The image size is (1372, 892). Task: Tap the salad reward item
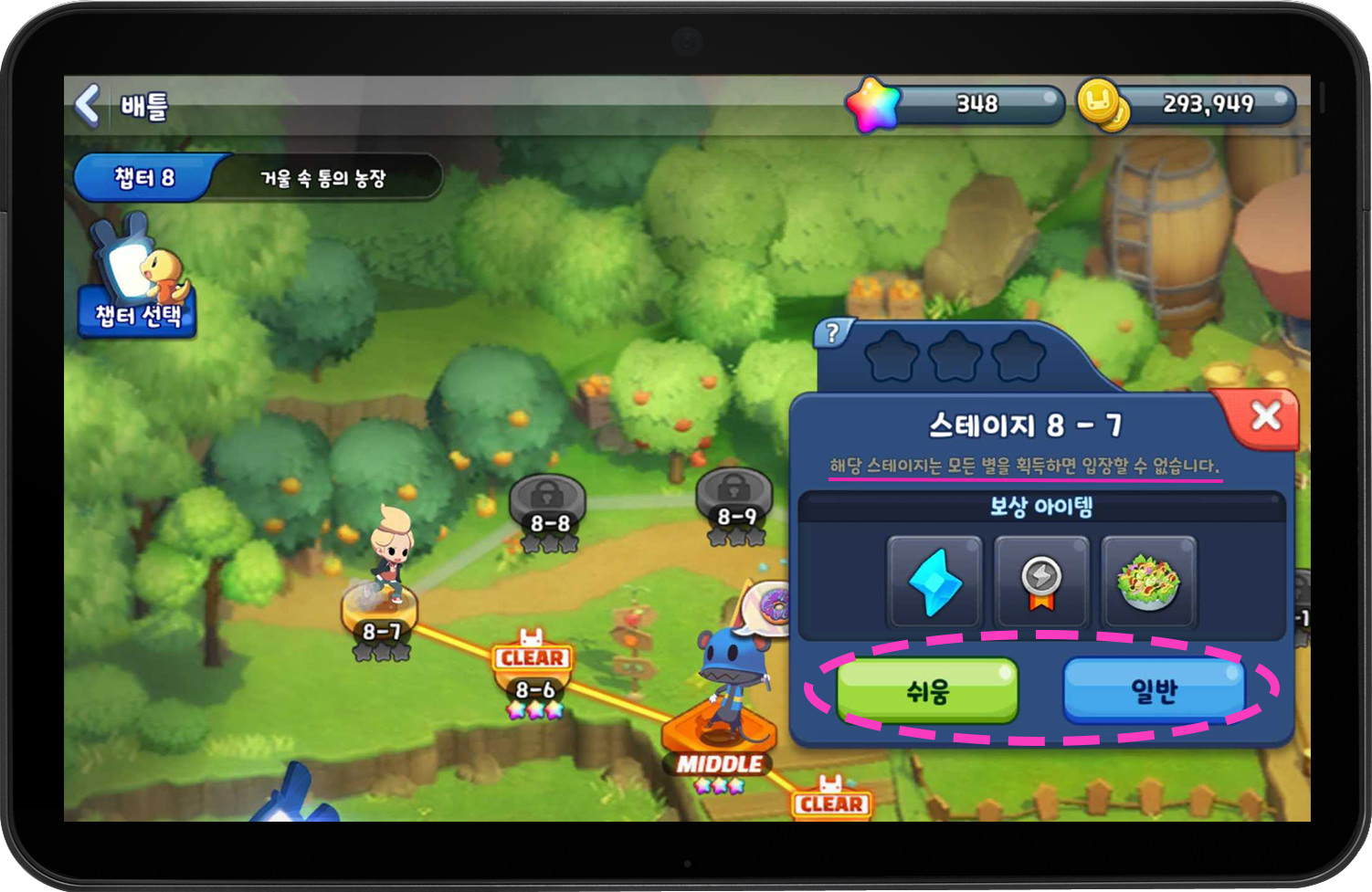click(x=1148, y=582)
